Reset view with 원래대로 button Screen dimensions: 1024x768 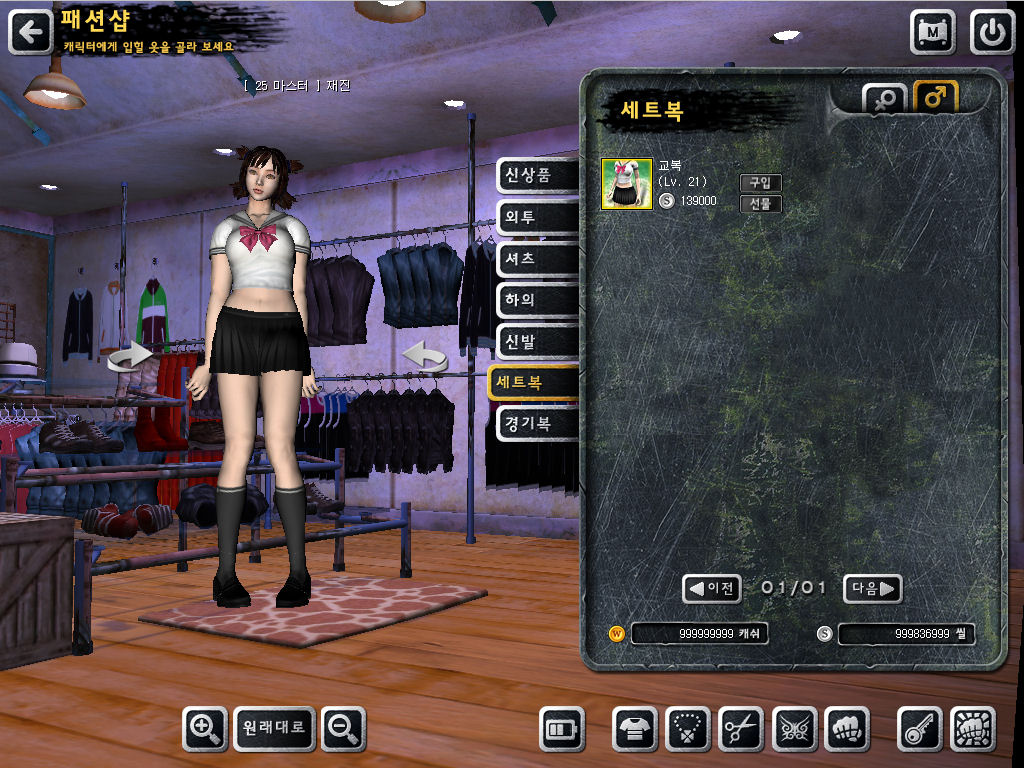[274, 729]
